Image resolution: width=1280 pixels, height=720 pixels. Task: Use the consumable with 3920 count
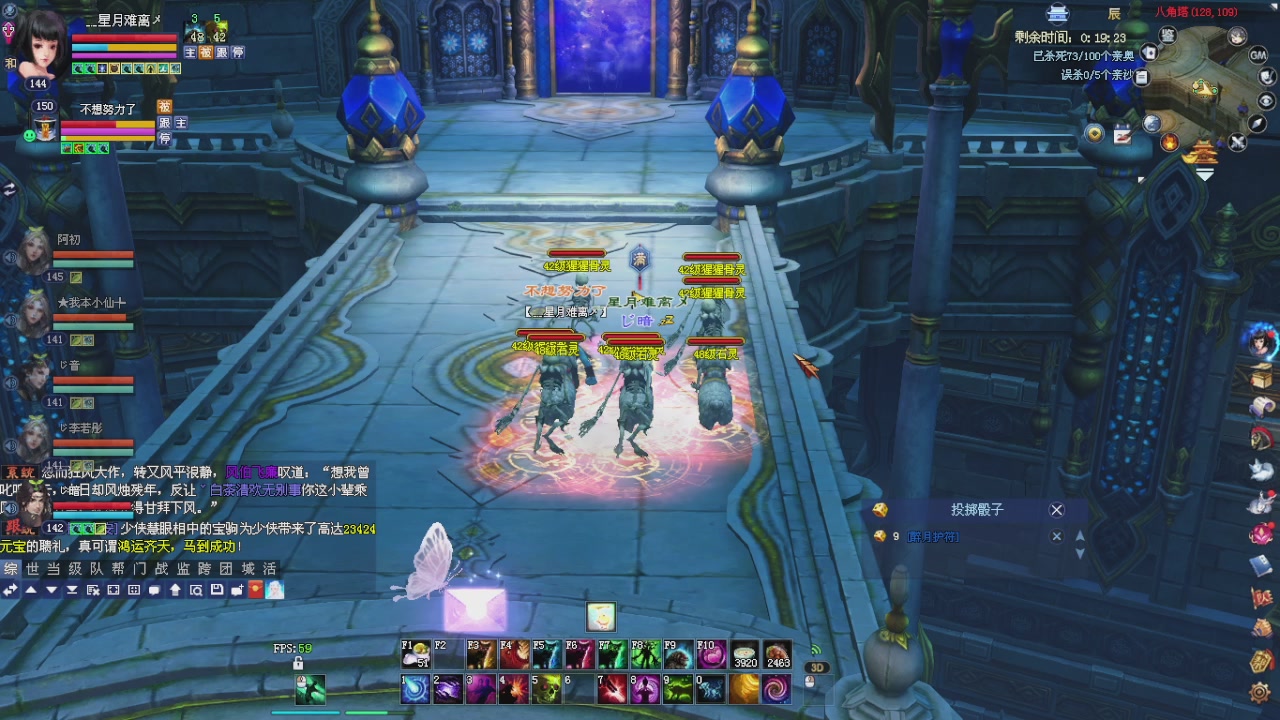pos(745,655)
